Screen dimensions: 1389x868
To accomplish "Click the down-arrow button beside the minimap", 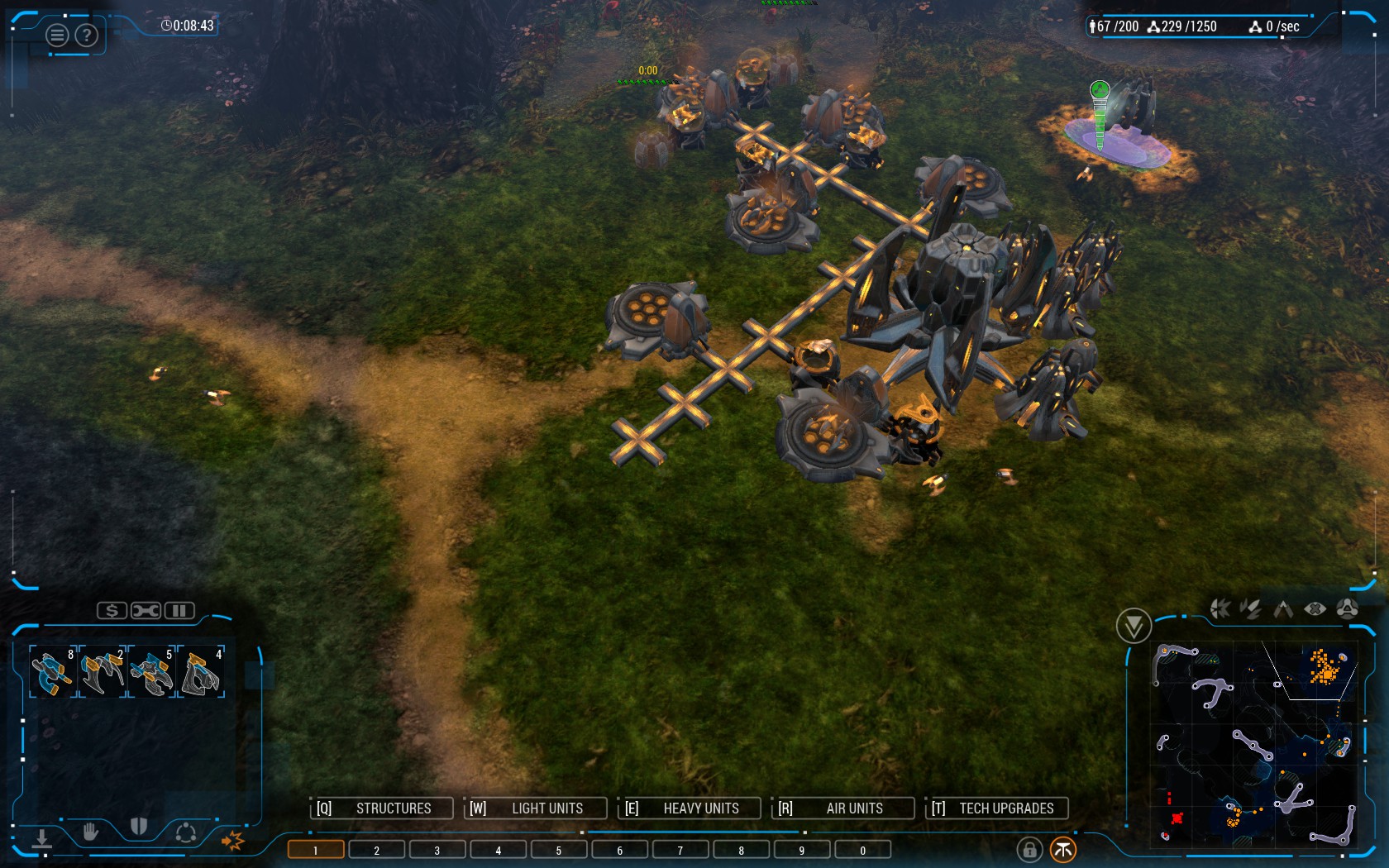I will [1134, 626].
